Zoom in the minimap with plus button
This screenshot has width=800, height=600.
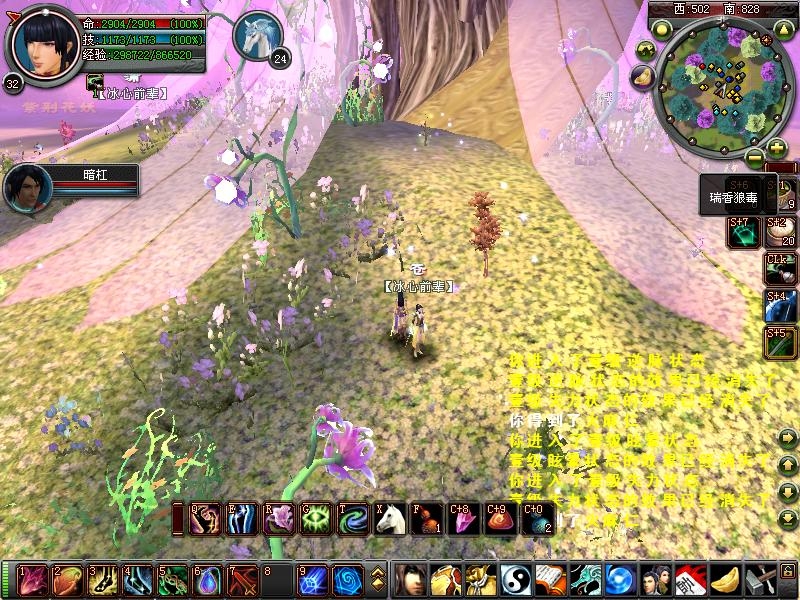point(777,147)
